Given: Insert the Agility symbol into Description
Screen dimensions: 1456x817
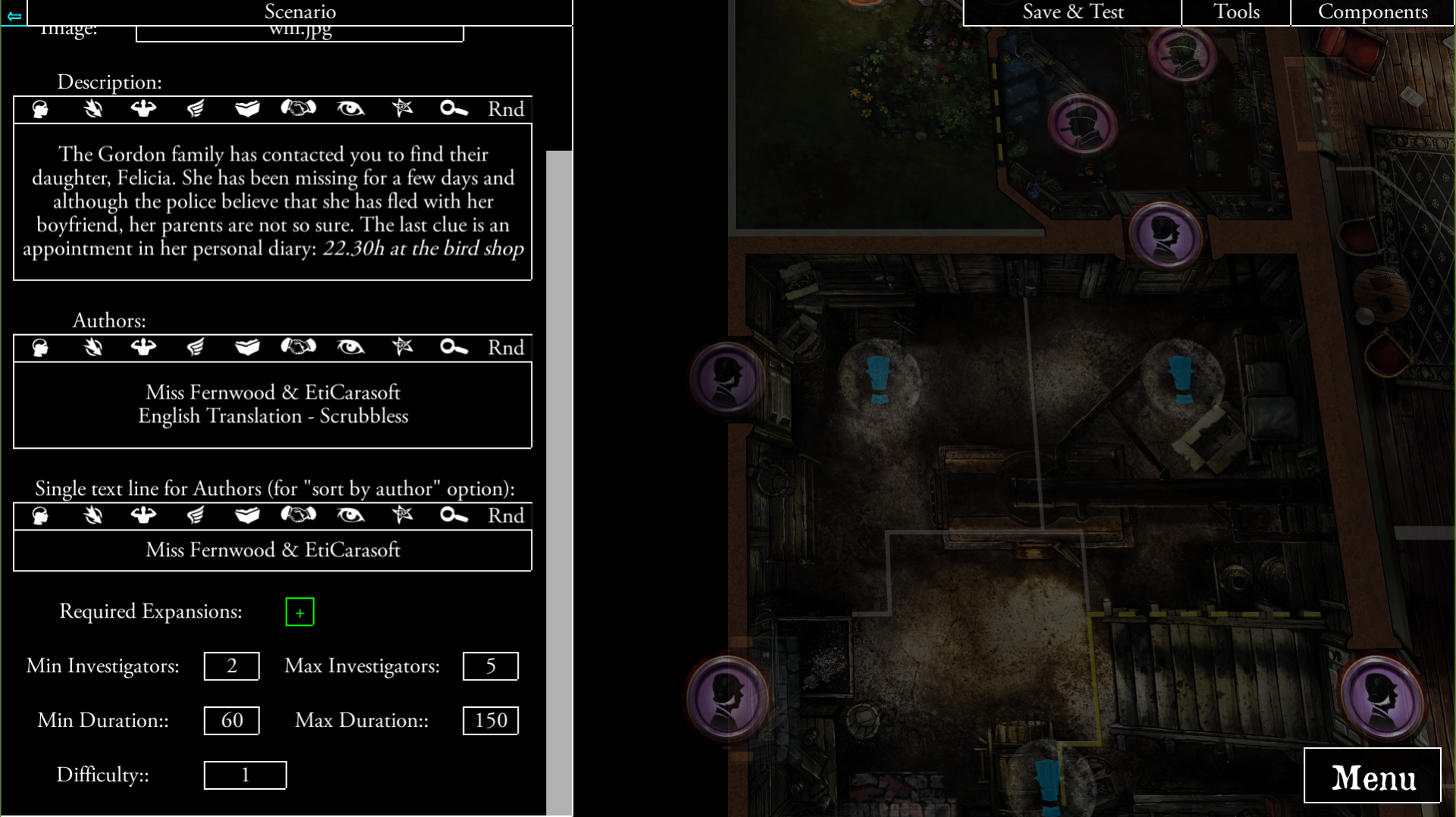Looking at the screenshot, I should click(x=92, y=109).
